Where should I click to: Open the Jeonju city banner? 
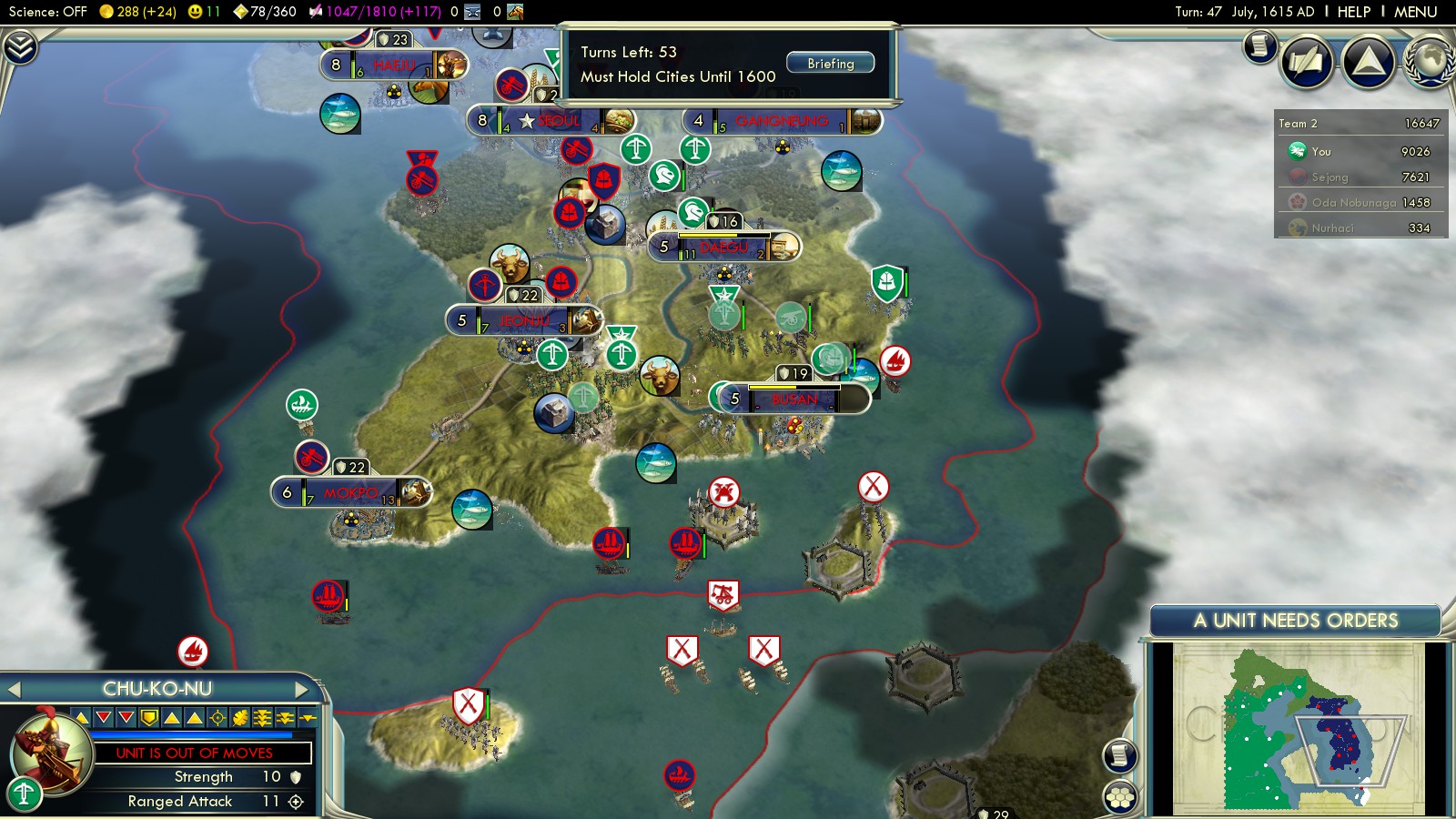pyautogui.click(x=524, y=320)
